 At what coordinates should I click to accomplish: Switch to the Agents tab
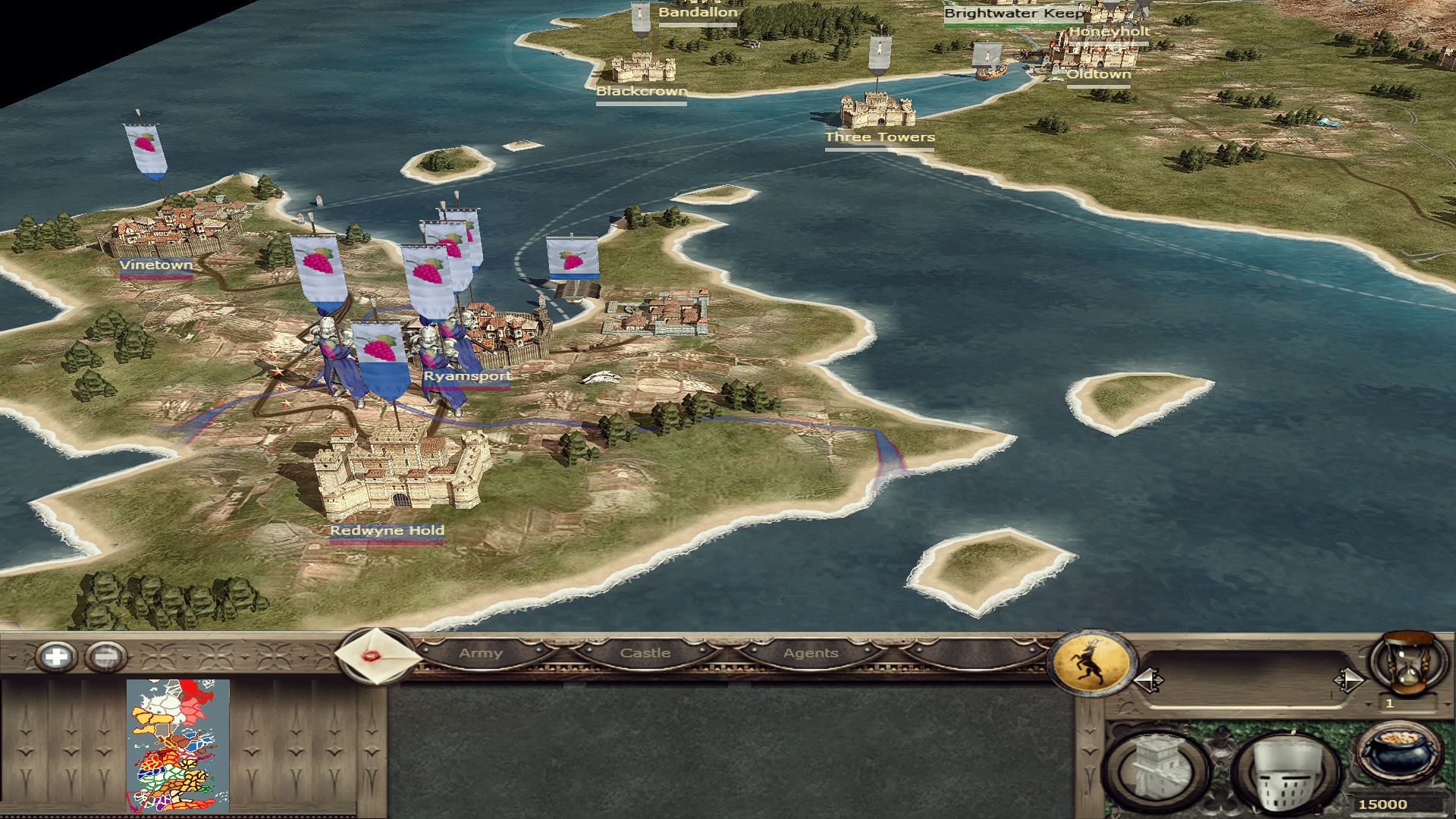pyautogui.click(x=811, y=653)
